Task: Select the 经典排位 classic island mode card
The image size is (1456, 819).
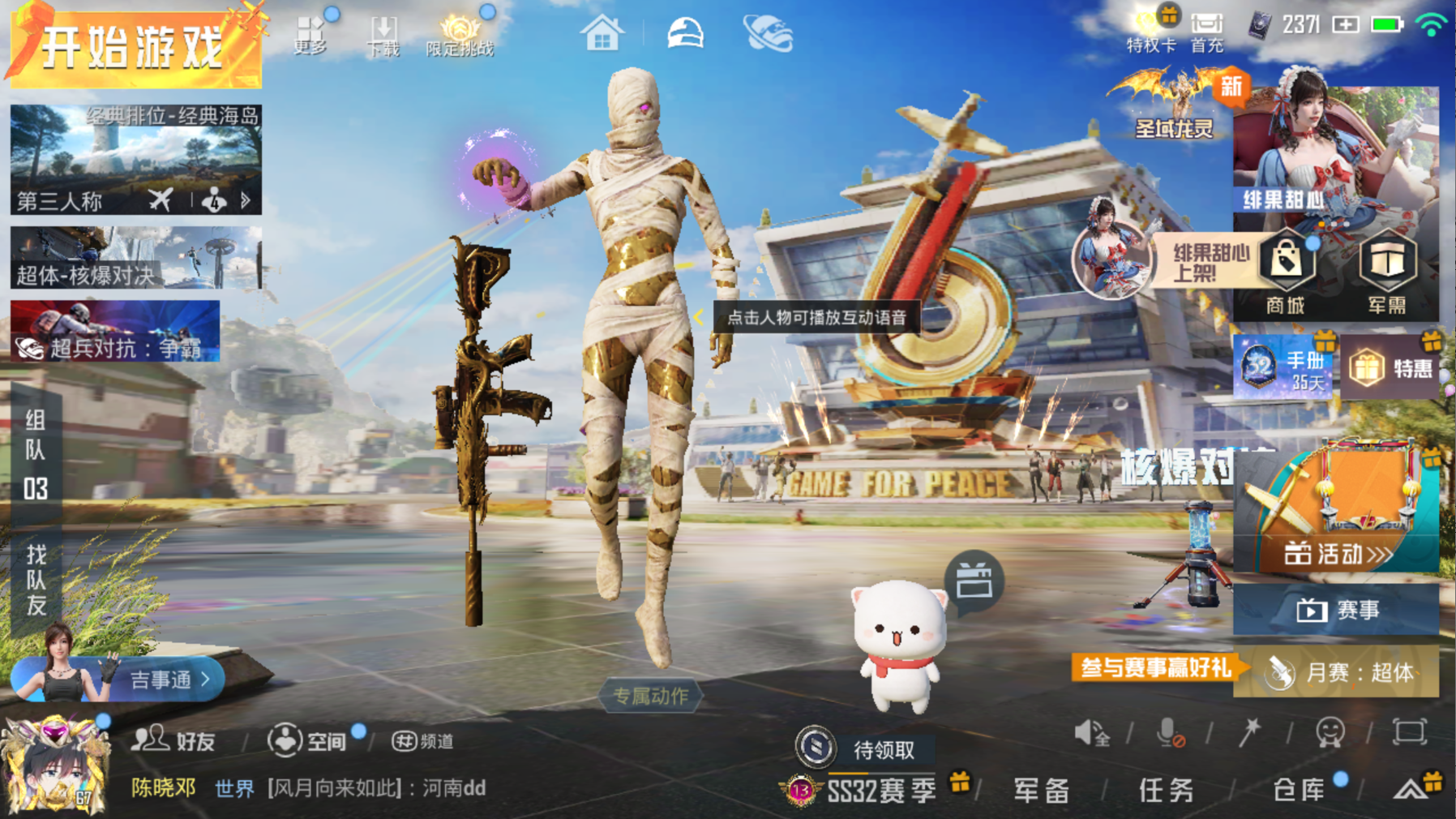Action: point(135,159)
